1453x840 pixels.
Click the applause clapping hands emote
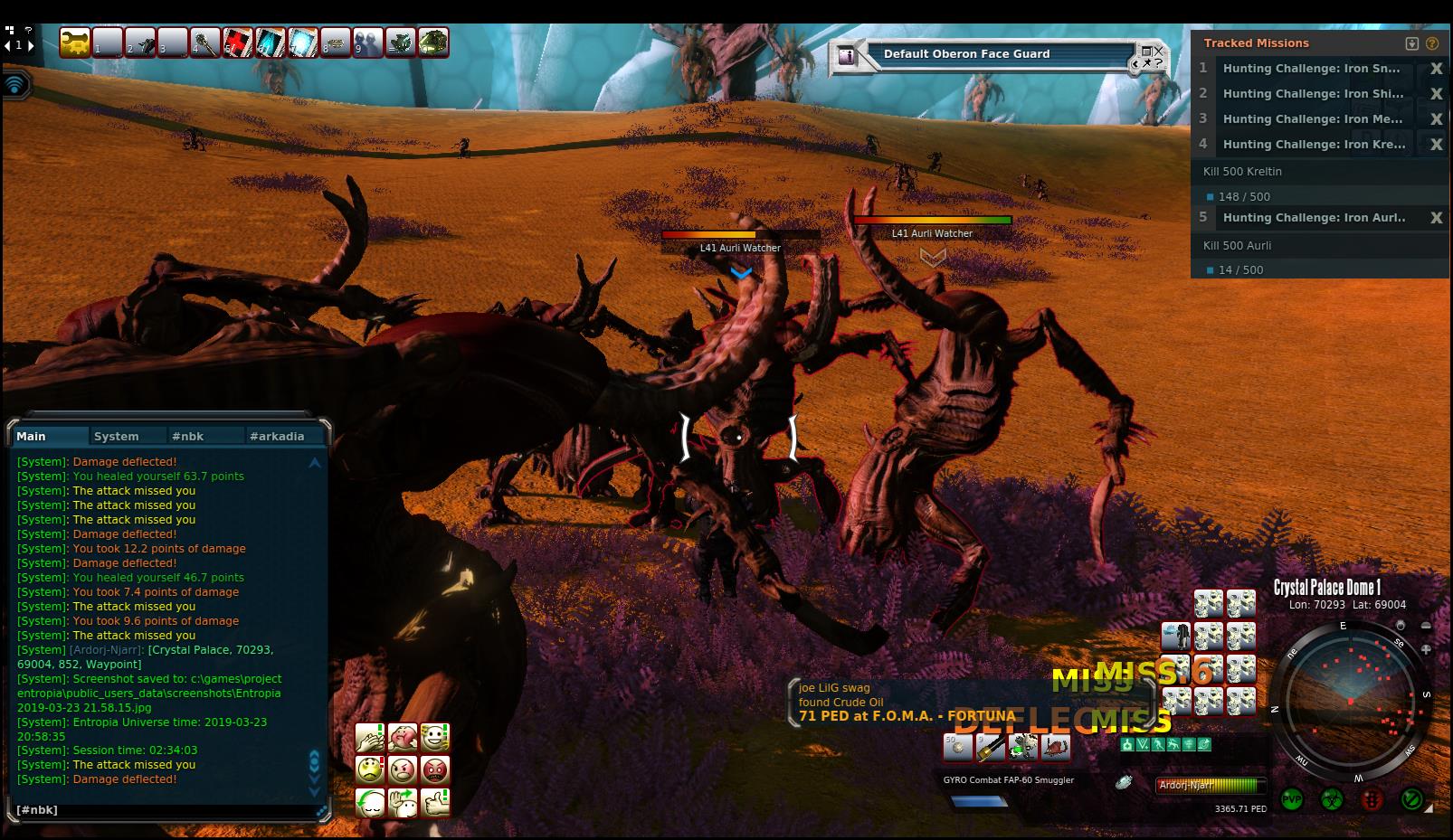[x=371, y=738]
